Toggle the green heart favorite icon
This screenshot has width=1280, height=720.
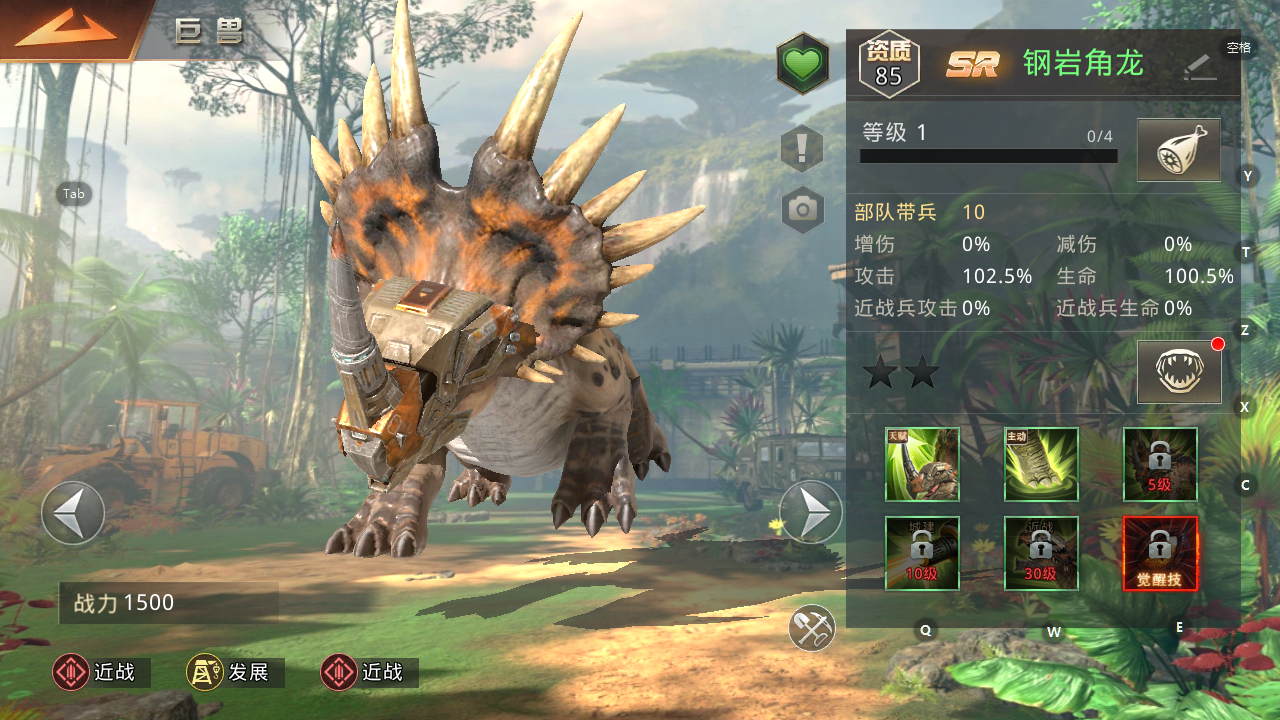pyautogui.click(x=802, y=65)
